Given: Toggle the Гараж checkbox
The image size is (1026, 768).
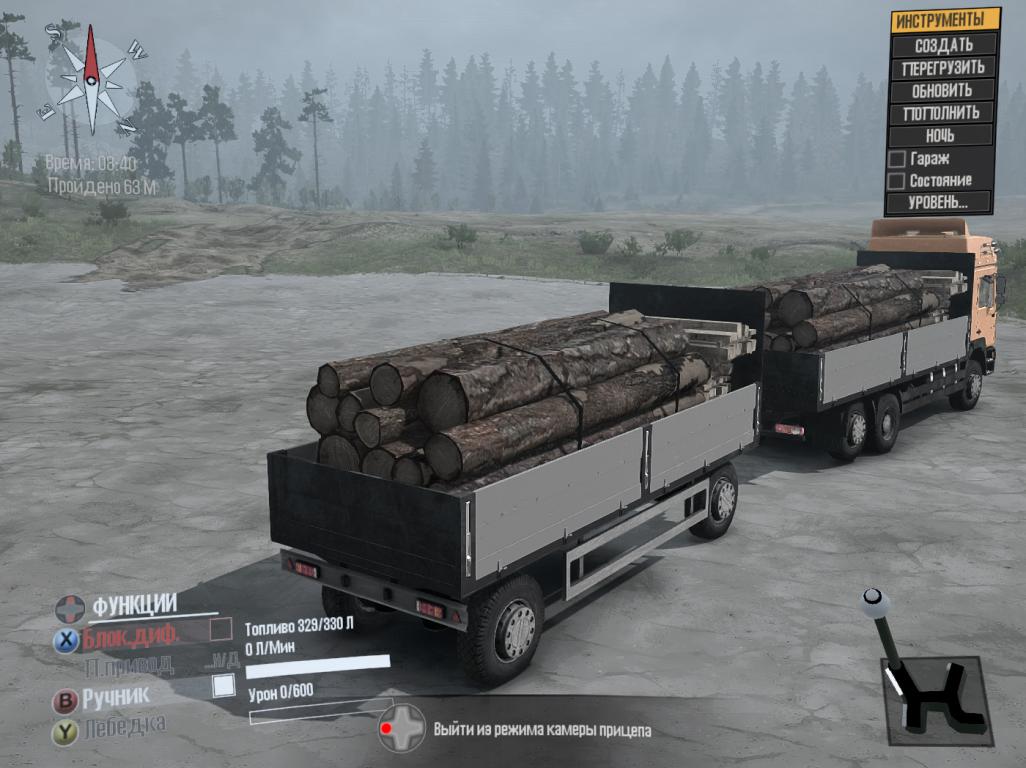Looking at the screenshot, I should coord(898,158).
